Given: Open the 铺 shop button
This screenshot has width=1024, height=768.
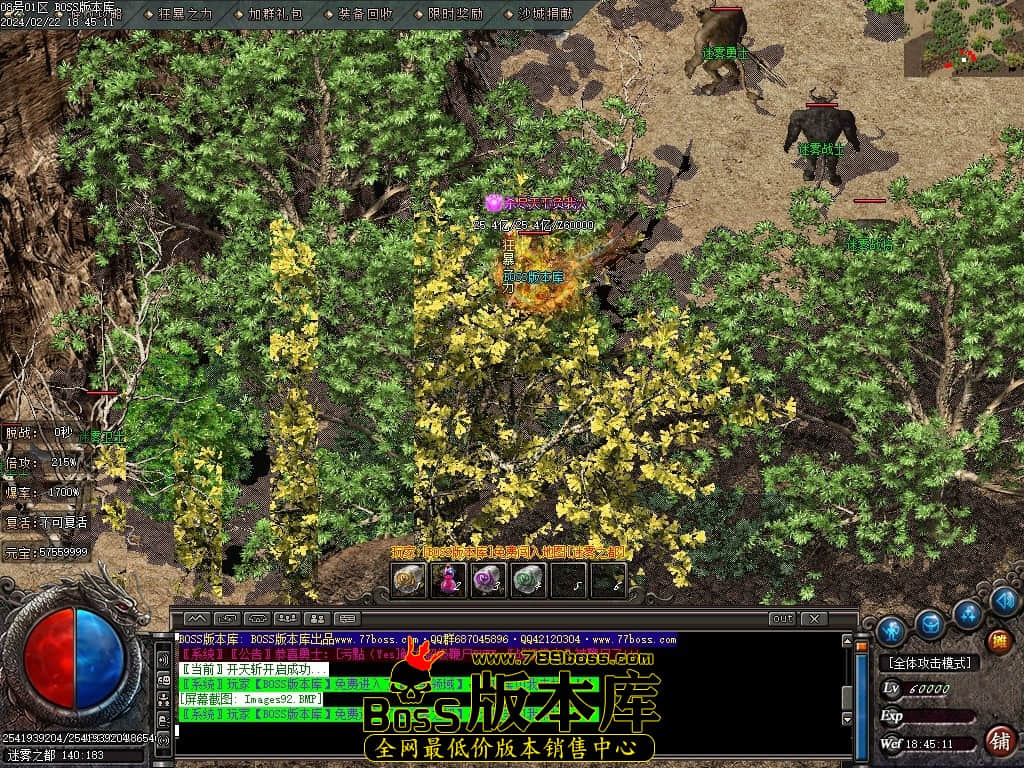Looking at the screenshot, I should pyautogui.click(x=998, y=741).
